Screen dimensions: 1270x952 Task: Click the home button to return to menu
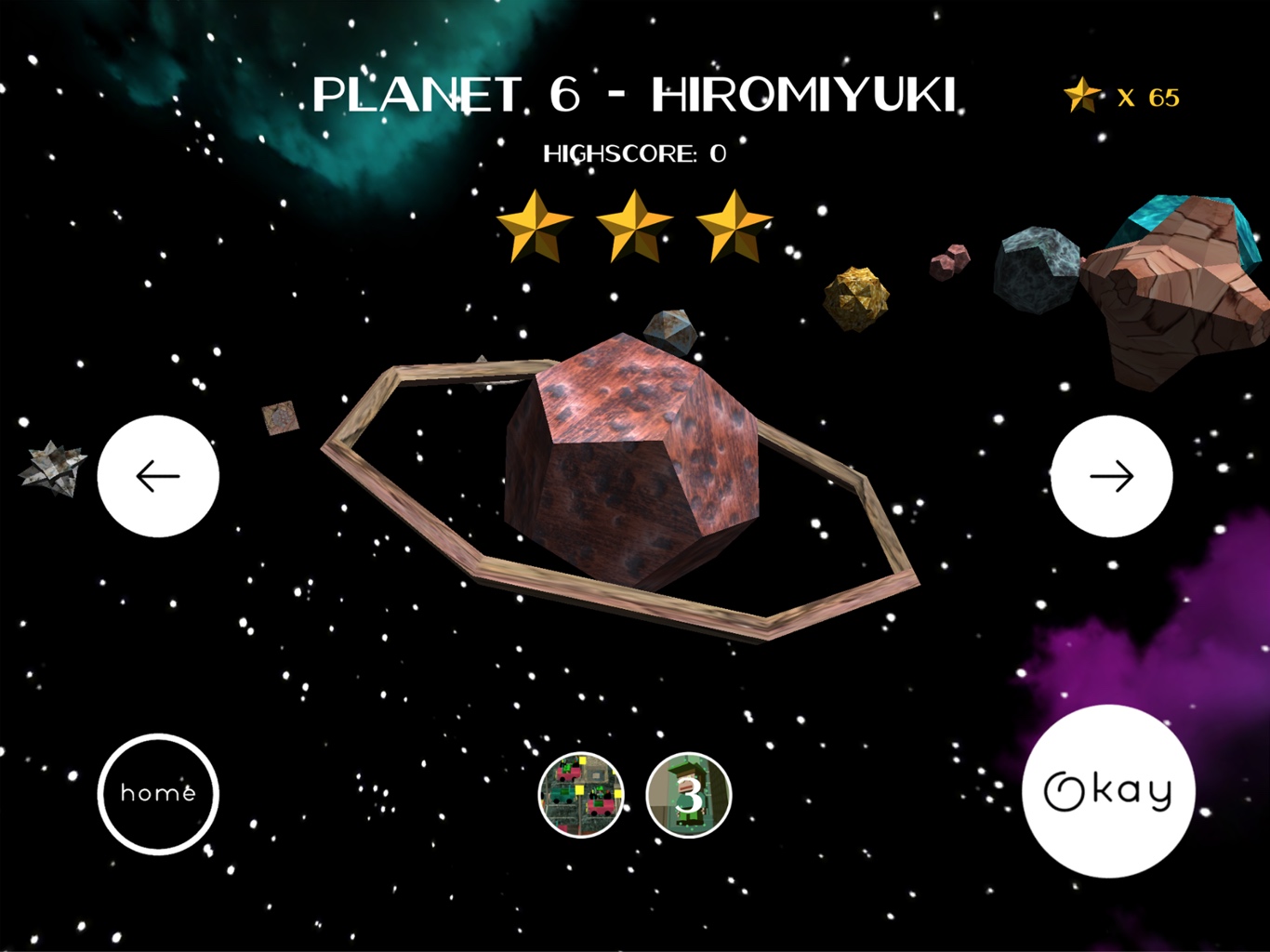click(158, 795)
